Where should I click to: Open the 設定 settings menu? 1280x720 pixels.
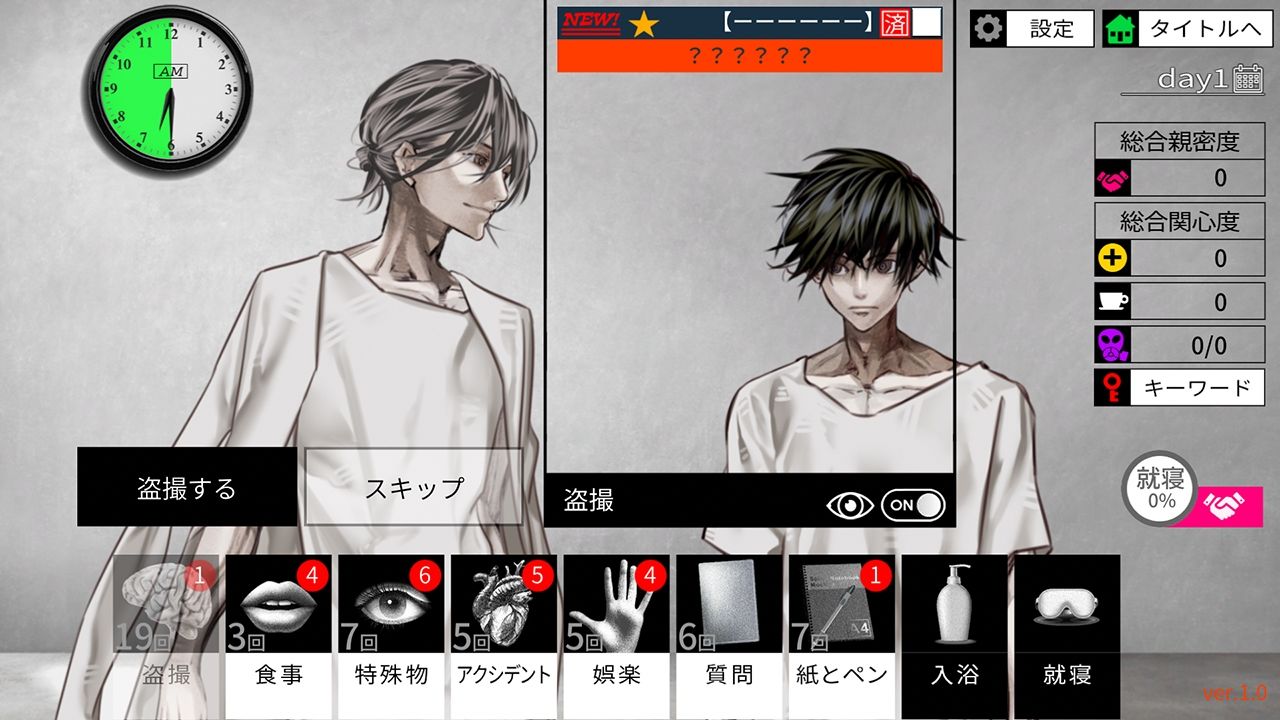coord(1032,29)
